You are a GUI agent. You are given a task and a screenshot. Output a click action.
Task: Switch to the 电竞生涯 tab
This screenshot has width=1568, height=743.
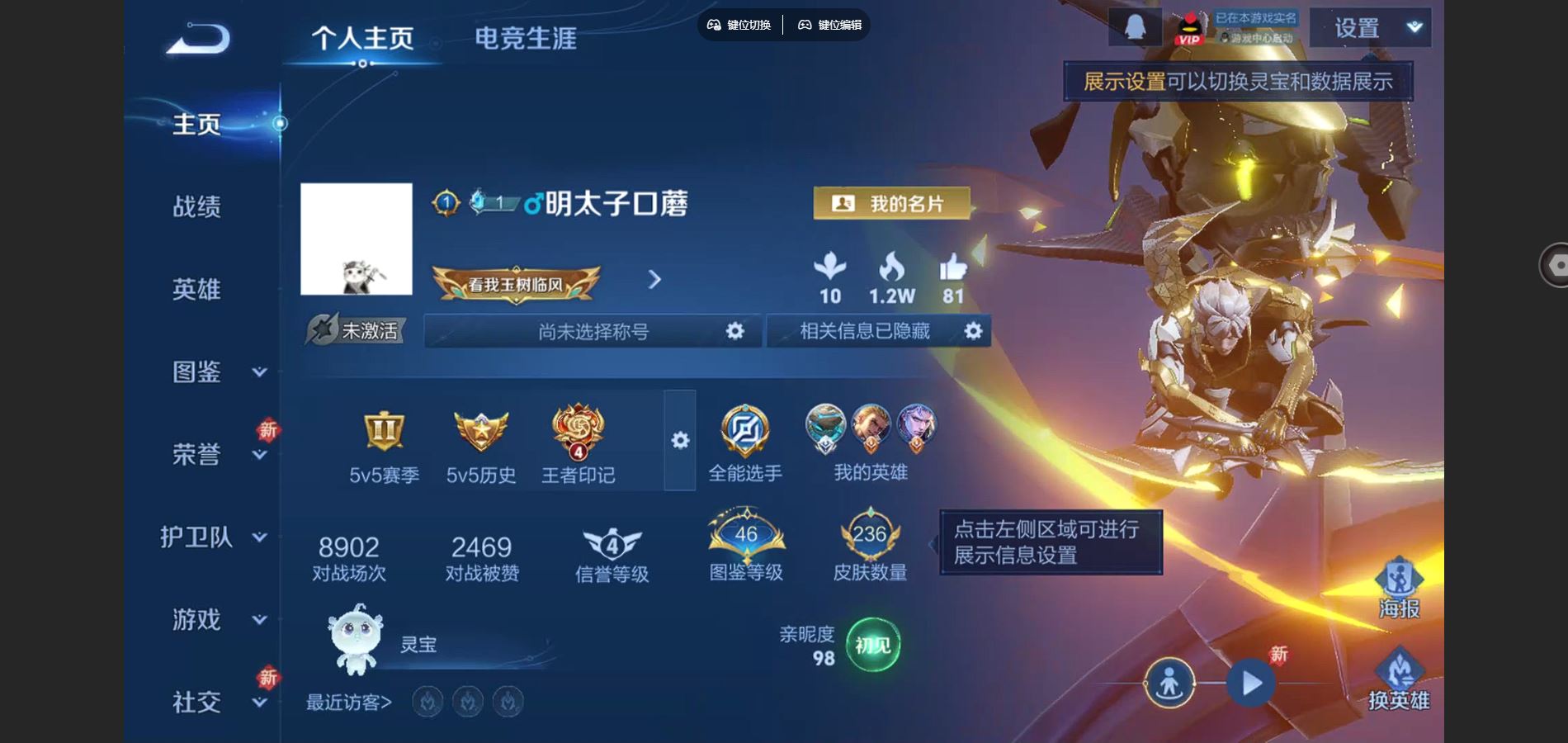[527, 39]
